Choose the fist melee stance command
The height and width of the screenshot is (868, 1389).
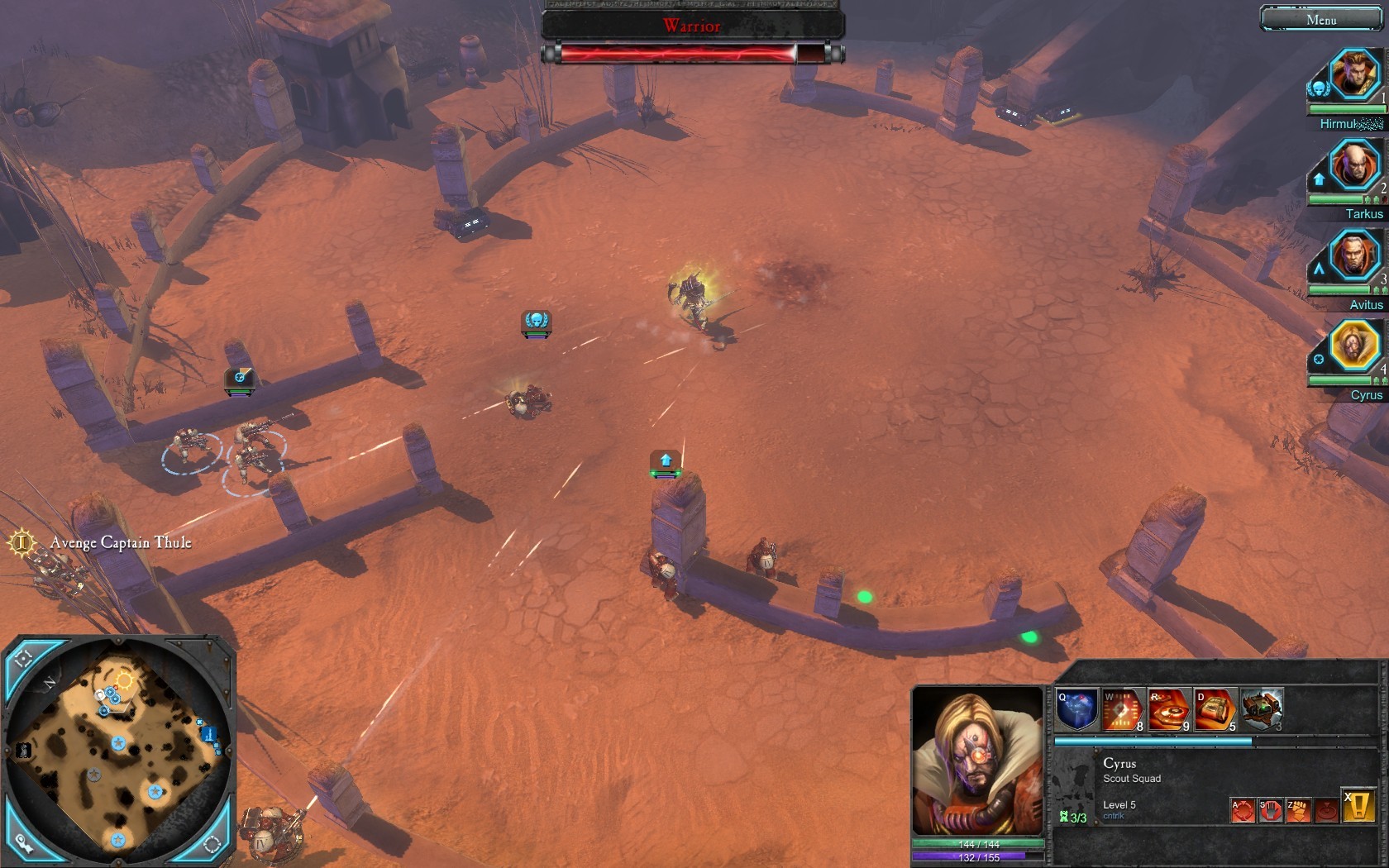1298,810
